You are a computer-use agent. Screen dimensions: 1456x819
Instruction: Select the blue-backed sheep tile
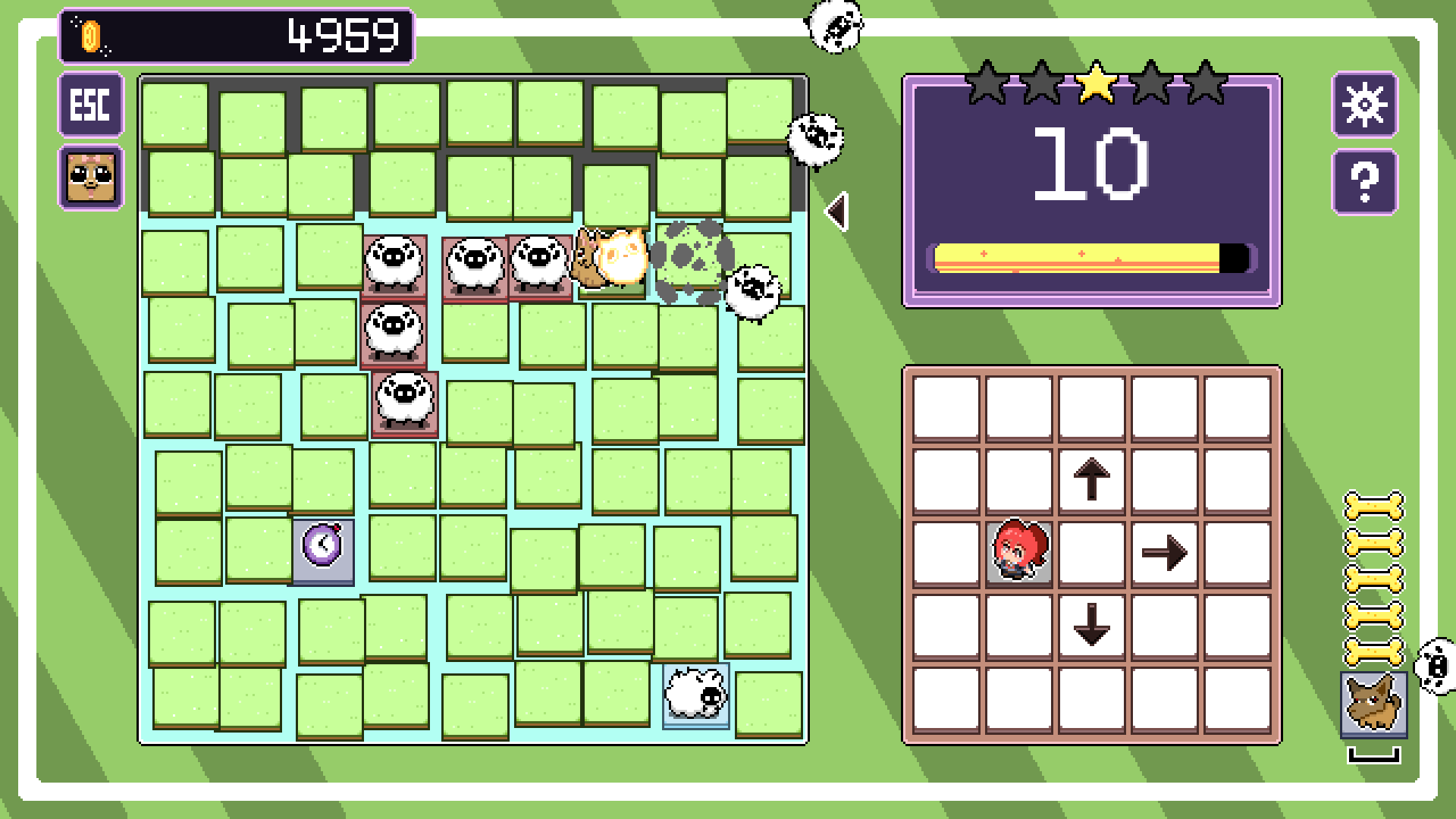point(695,694)
